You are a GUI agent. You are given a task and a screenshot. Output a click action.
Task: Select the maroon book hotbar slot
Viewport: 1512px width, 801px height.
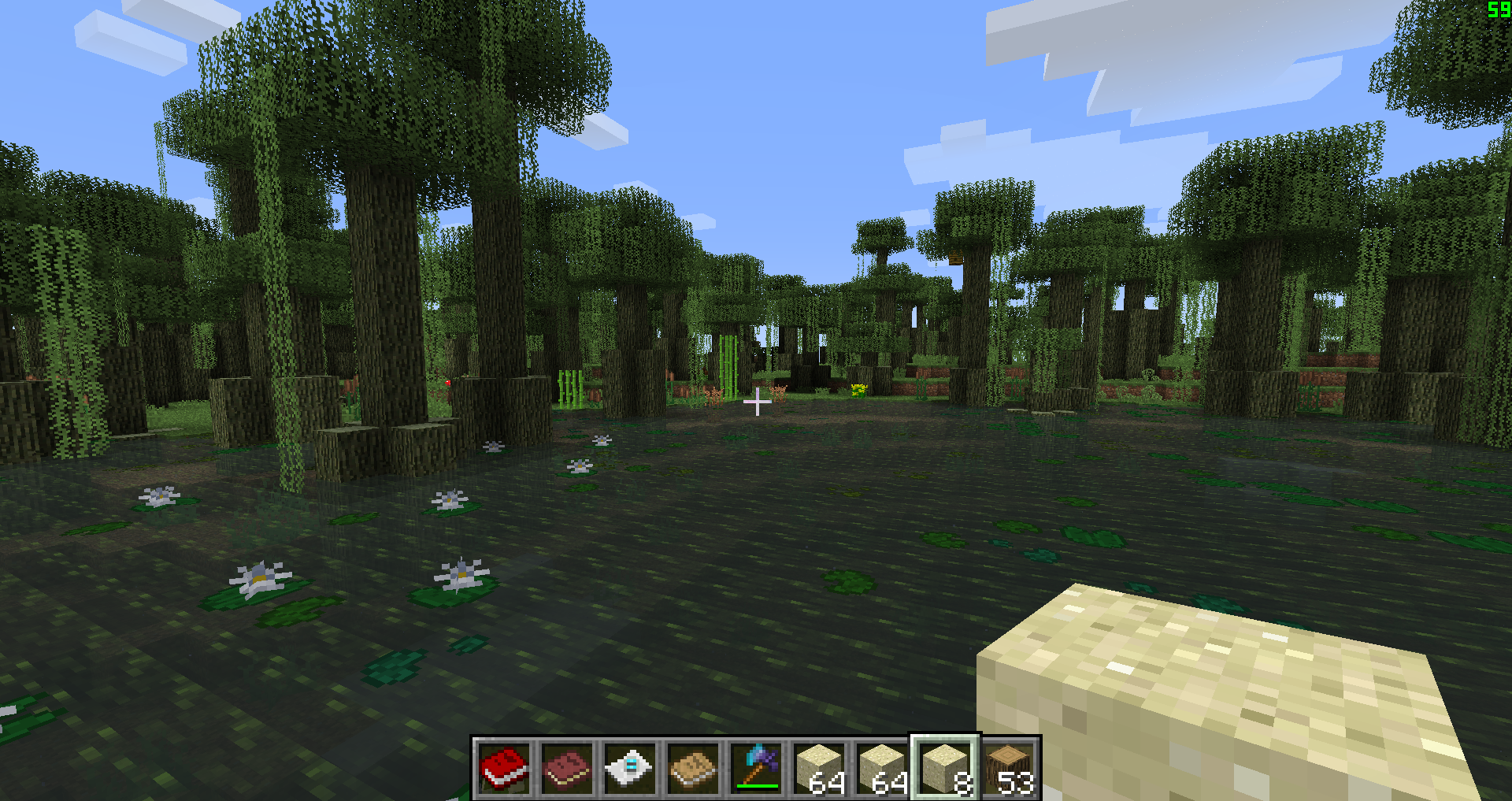click(567, 768)
